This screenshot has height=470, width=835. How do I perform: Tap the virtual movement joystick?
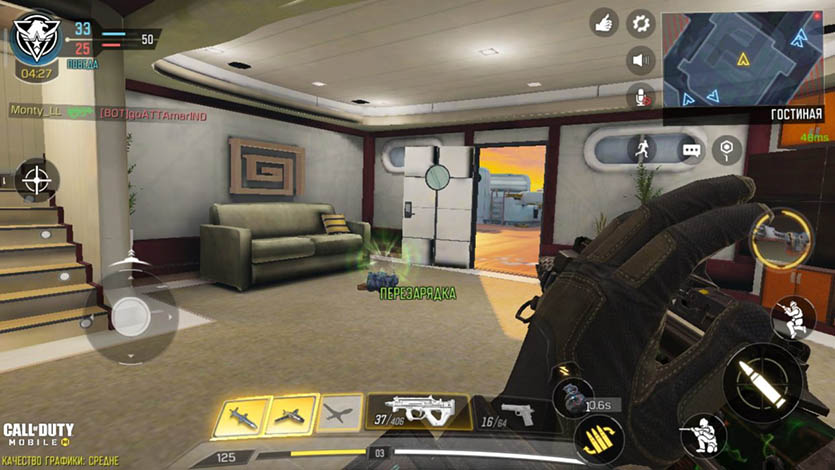pyautogui.click(x=131, y=316)
